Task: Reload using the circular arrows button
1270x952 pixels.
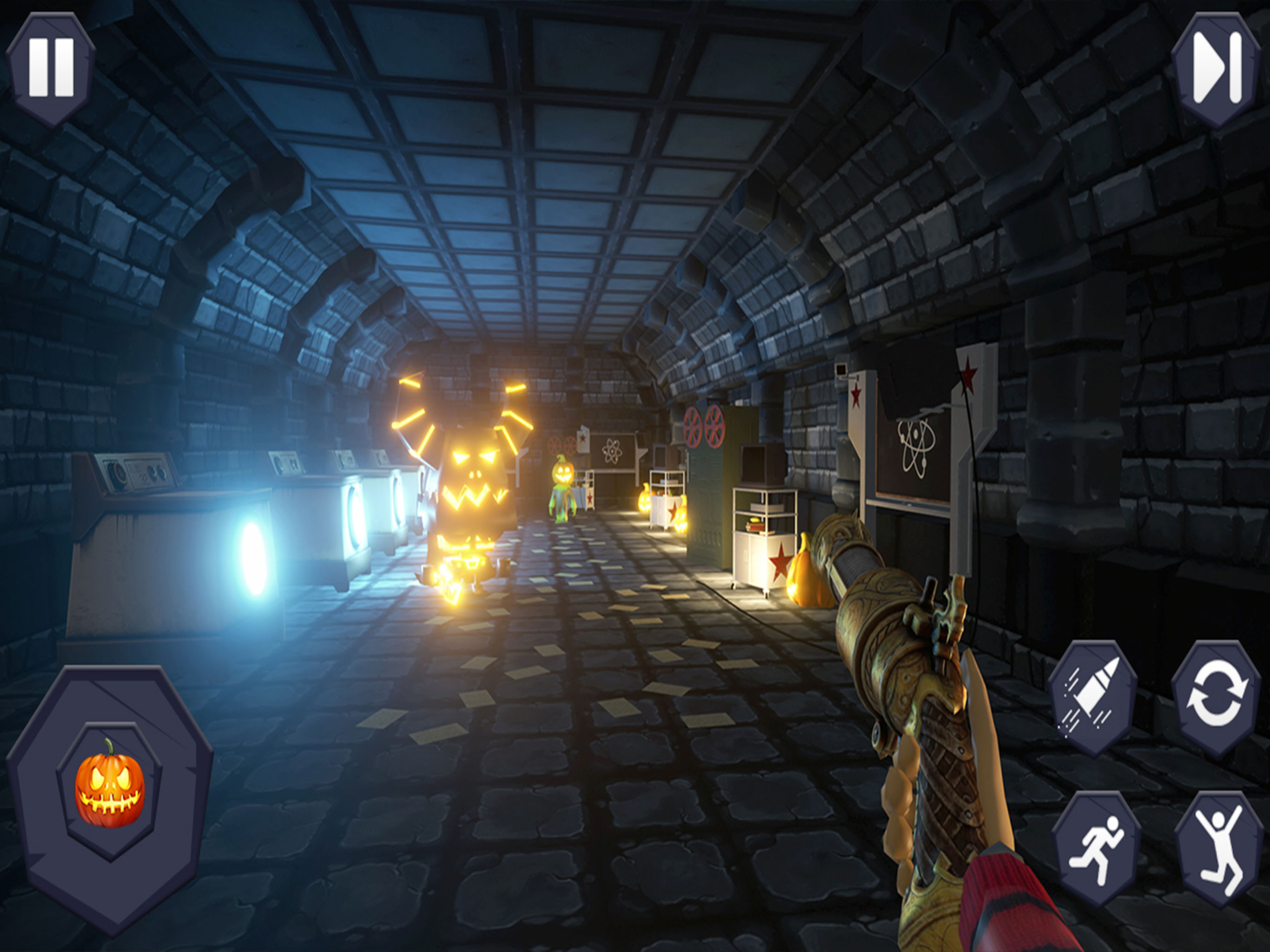Action: coord(1217,698)
